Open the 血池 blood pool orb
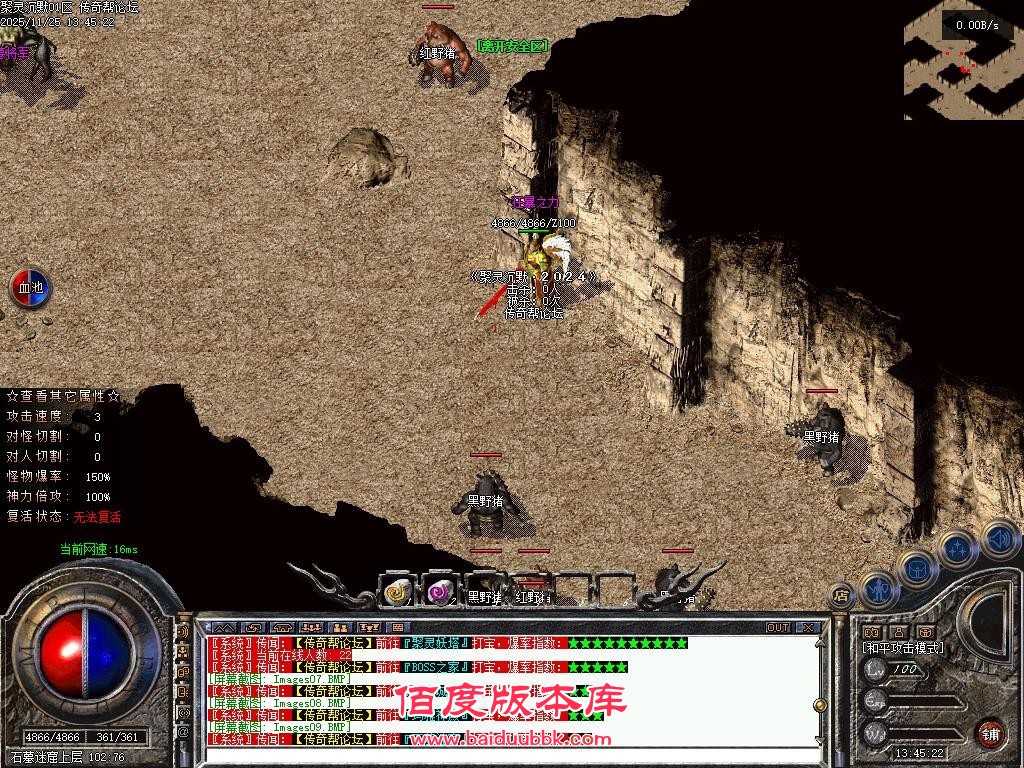The height and width of the screenshot is (768, 1024). tap(30, 288)
